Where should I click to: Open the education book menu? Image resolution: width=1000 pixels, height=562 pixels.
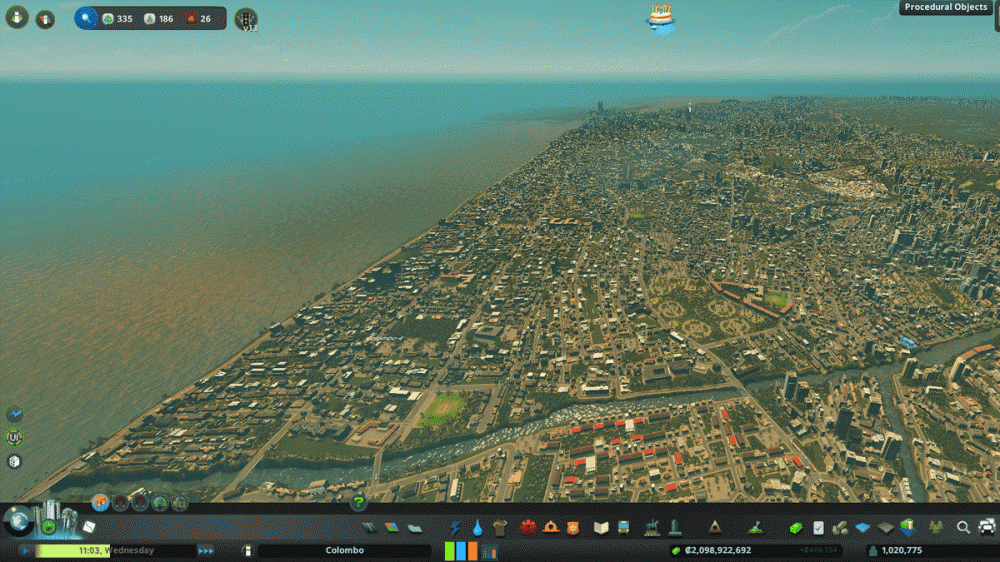tap(601, 527)
